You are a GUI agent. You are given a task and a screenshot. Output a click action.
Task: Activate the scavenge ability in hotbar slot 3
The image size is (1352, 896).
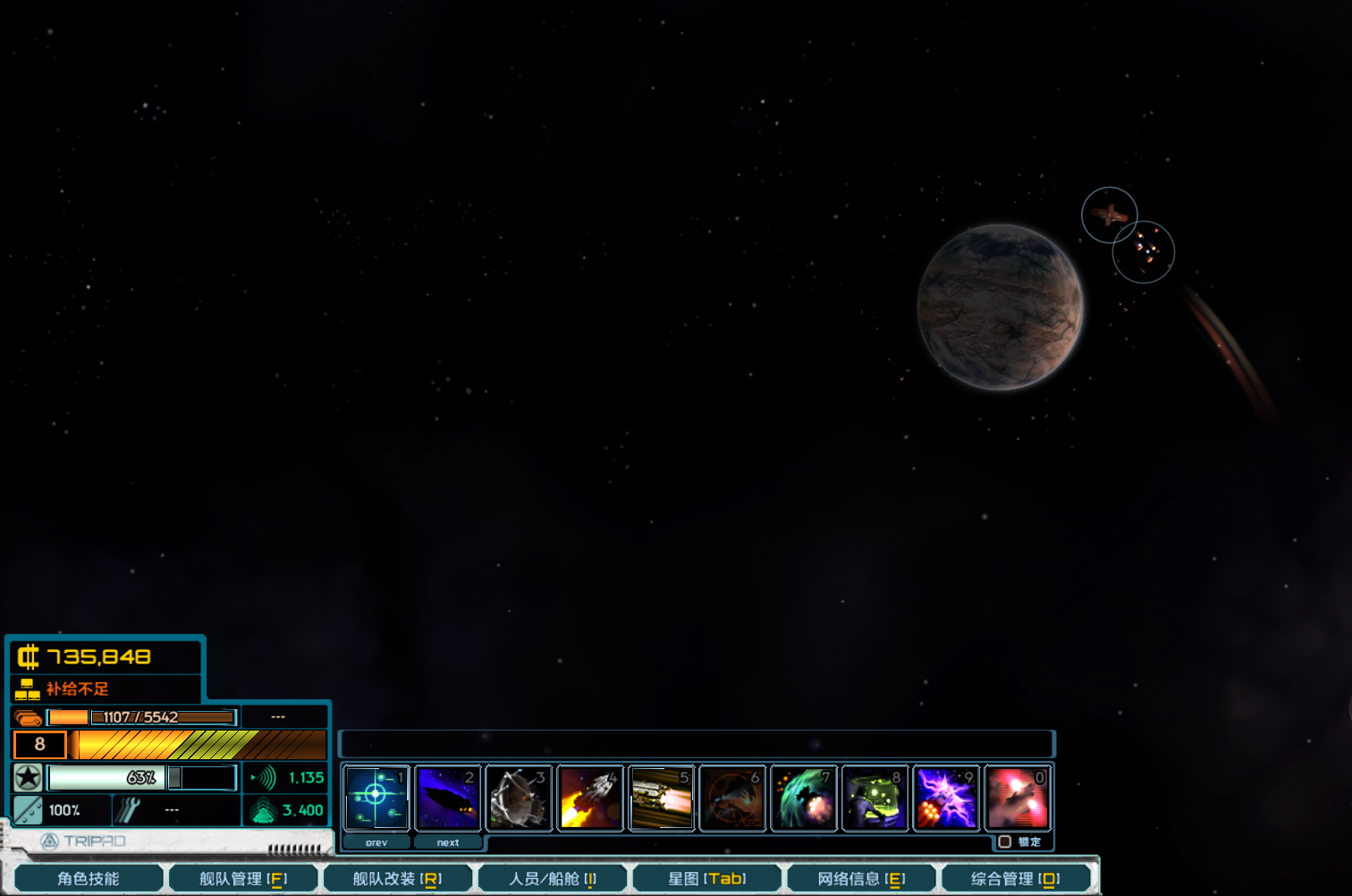point(519,797)
